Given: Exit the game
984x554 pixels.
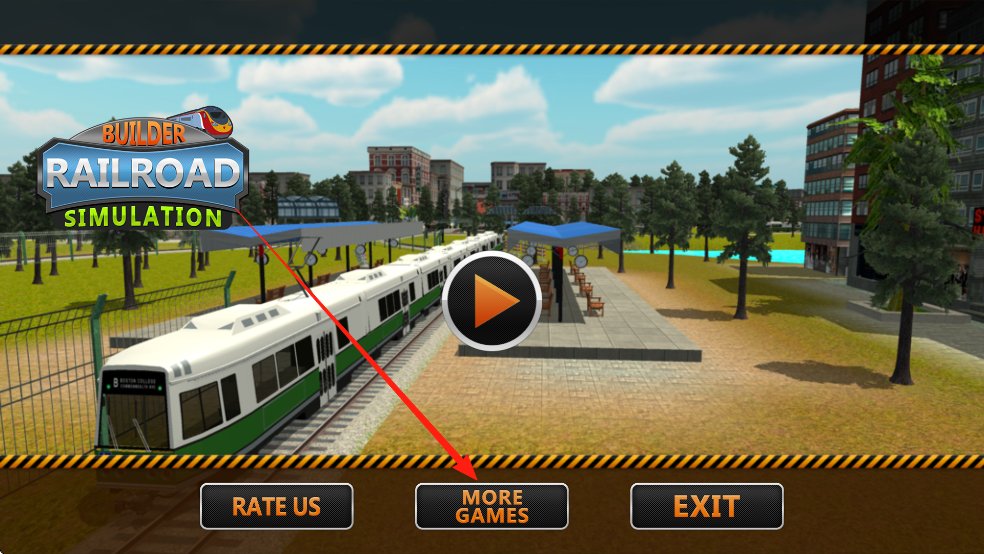Looking at the screenshot, I should [706, 506].
